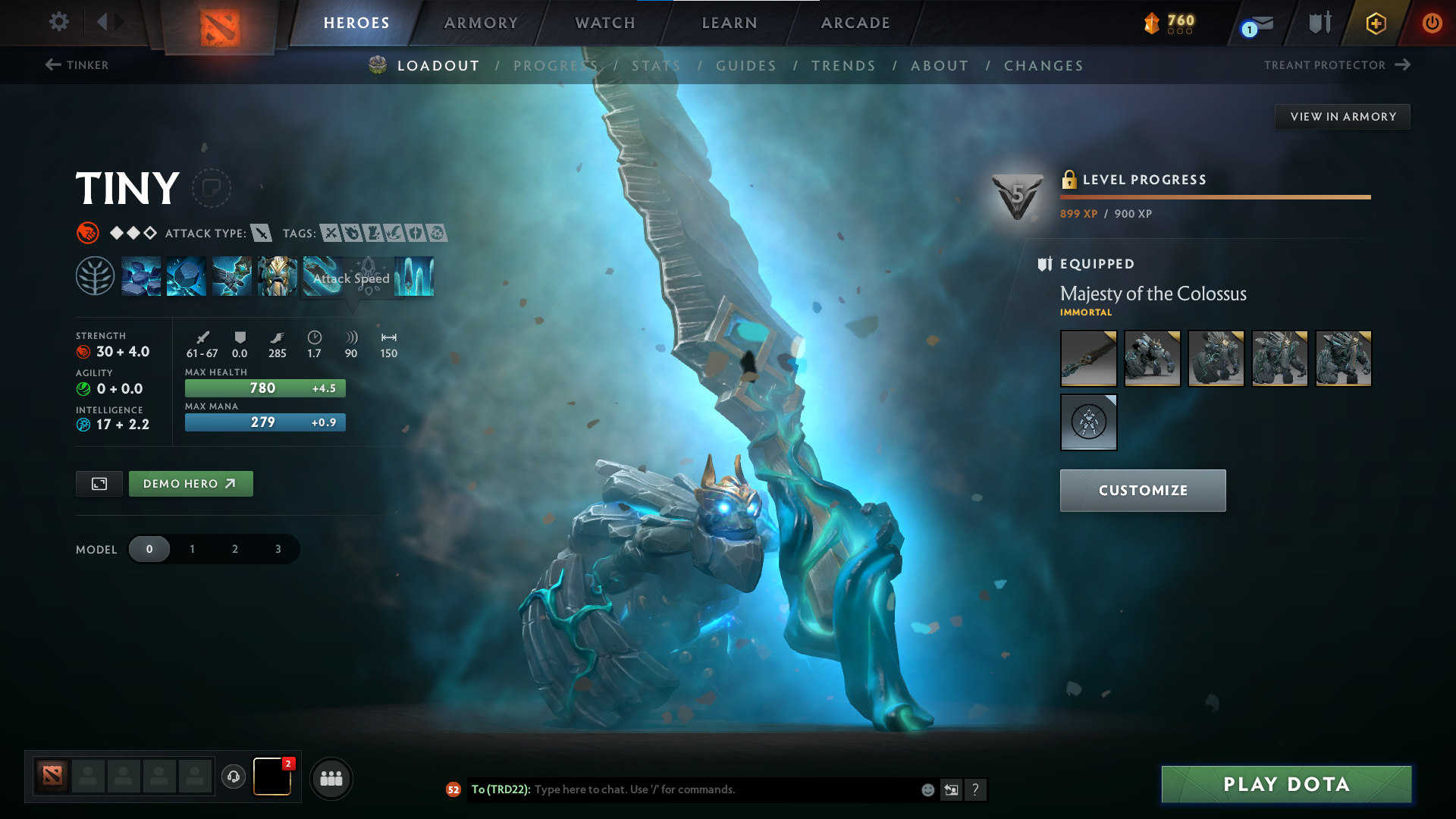Screen dimensions: 1456x819
Task: Open the friends list icon bottom right
Action: (331, 778)
